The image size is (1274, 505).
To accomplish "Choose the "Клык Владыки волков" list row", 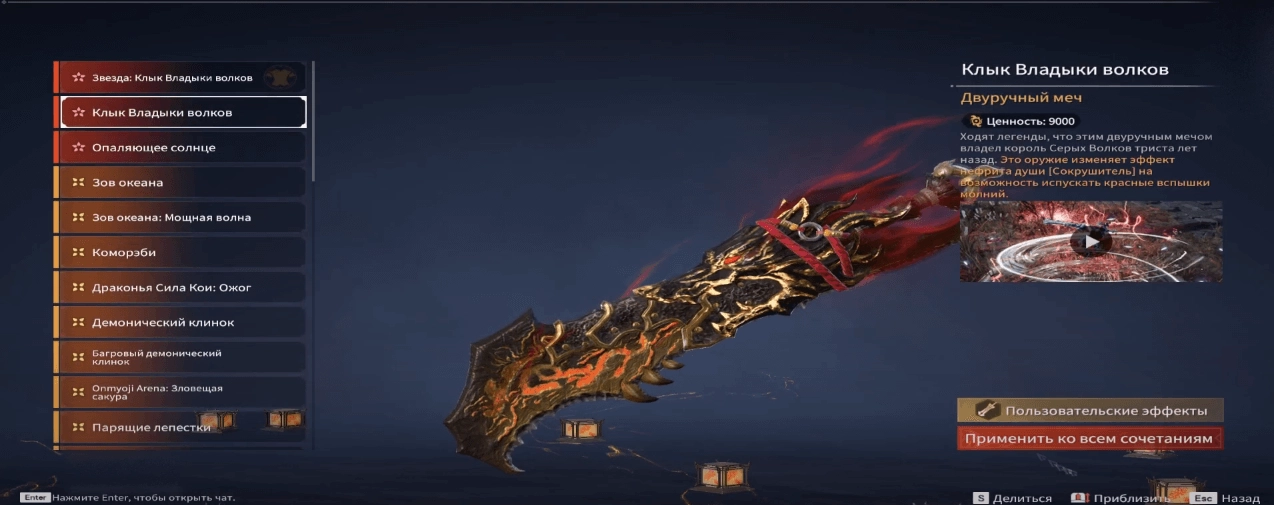I will tap(183, 112).
